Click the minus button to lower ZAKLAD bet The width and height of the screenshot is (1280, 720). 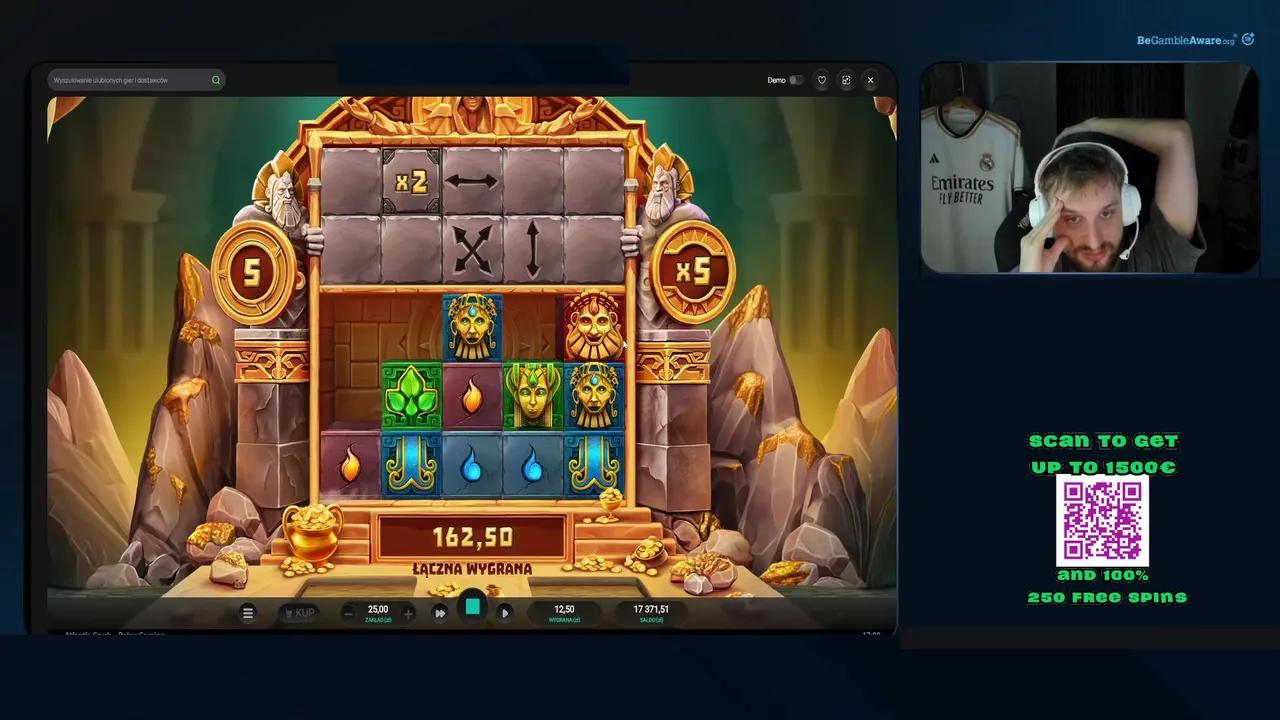[347, 612]
